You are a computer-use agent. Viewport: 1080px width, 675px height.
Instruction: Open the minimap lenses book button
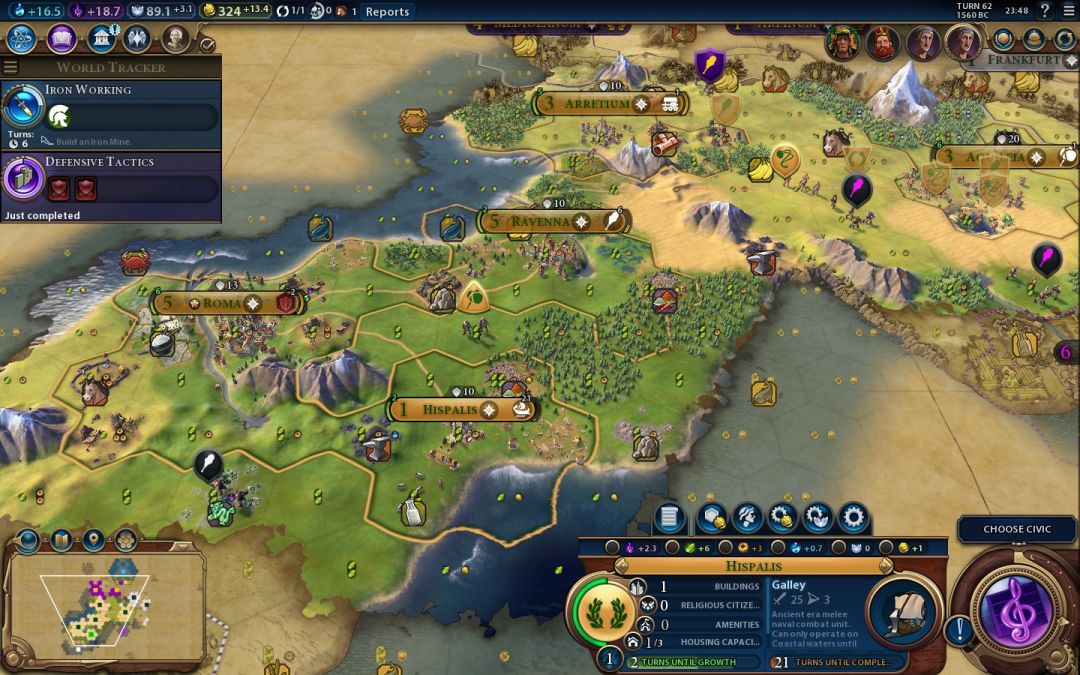pyautogui.click(x=61, y=541)
